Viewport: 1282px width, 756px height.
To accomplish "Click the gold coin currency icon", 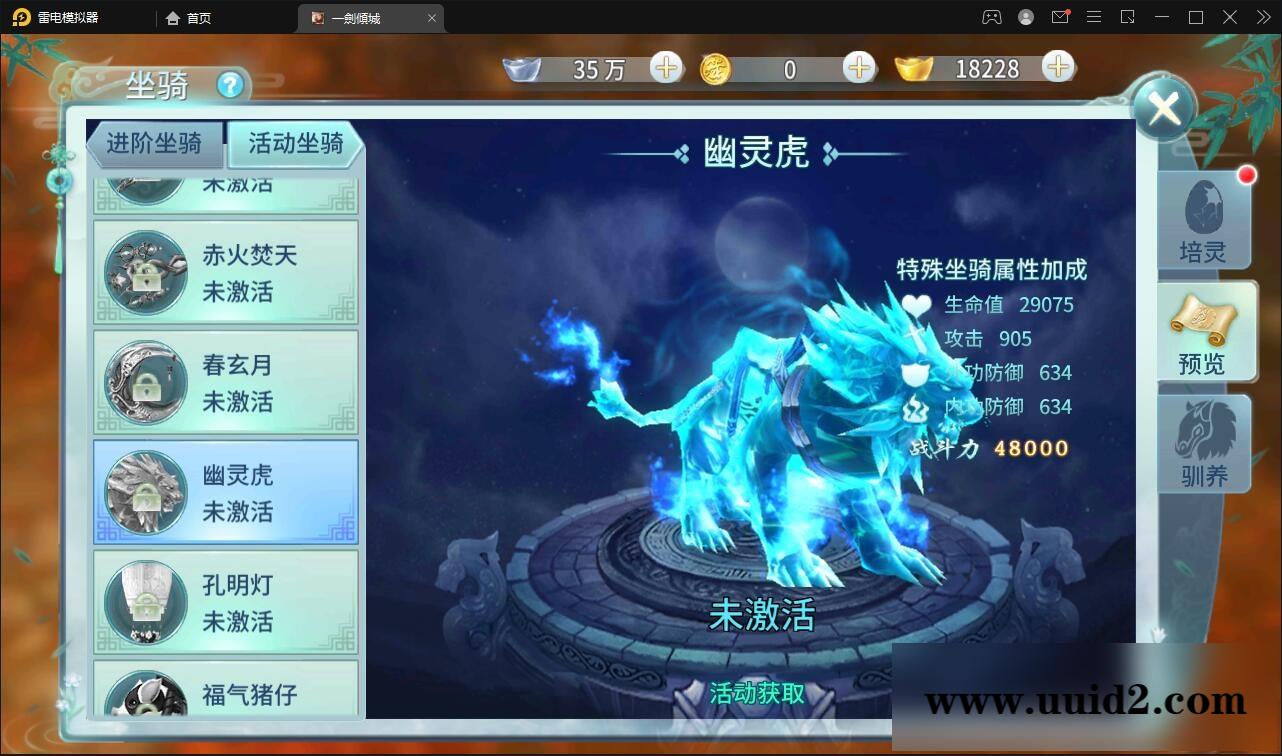I will point(715,68).
